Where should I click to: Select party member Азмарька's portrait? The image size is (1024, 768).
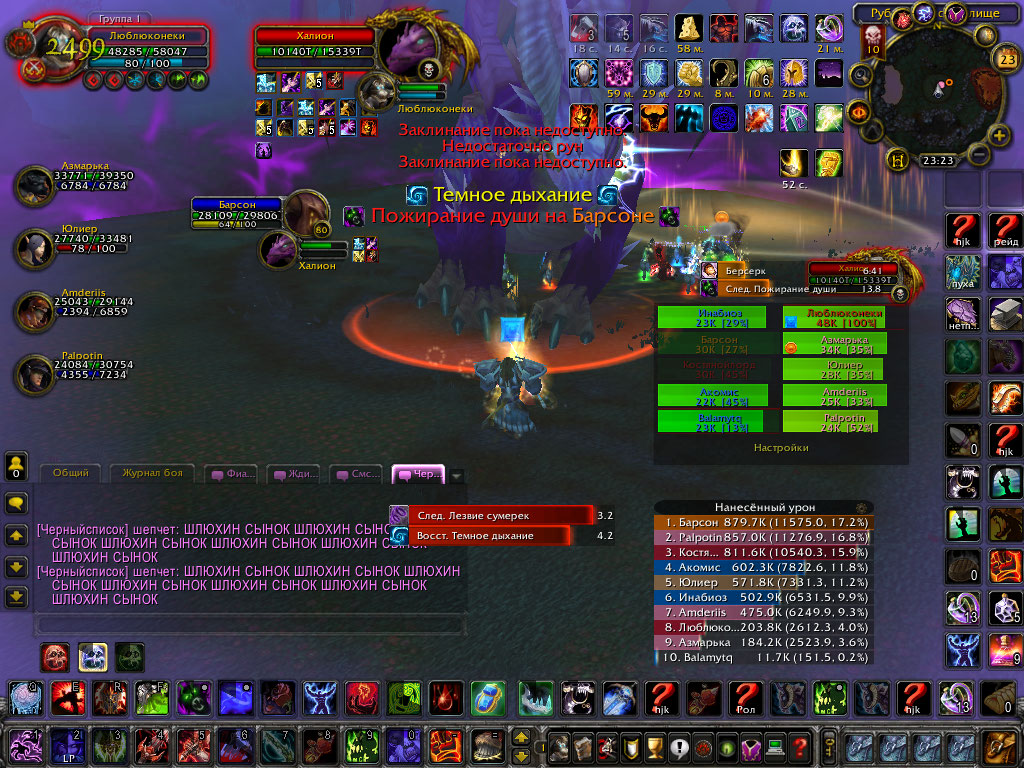click(x=37, y=187)
